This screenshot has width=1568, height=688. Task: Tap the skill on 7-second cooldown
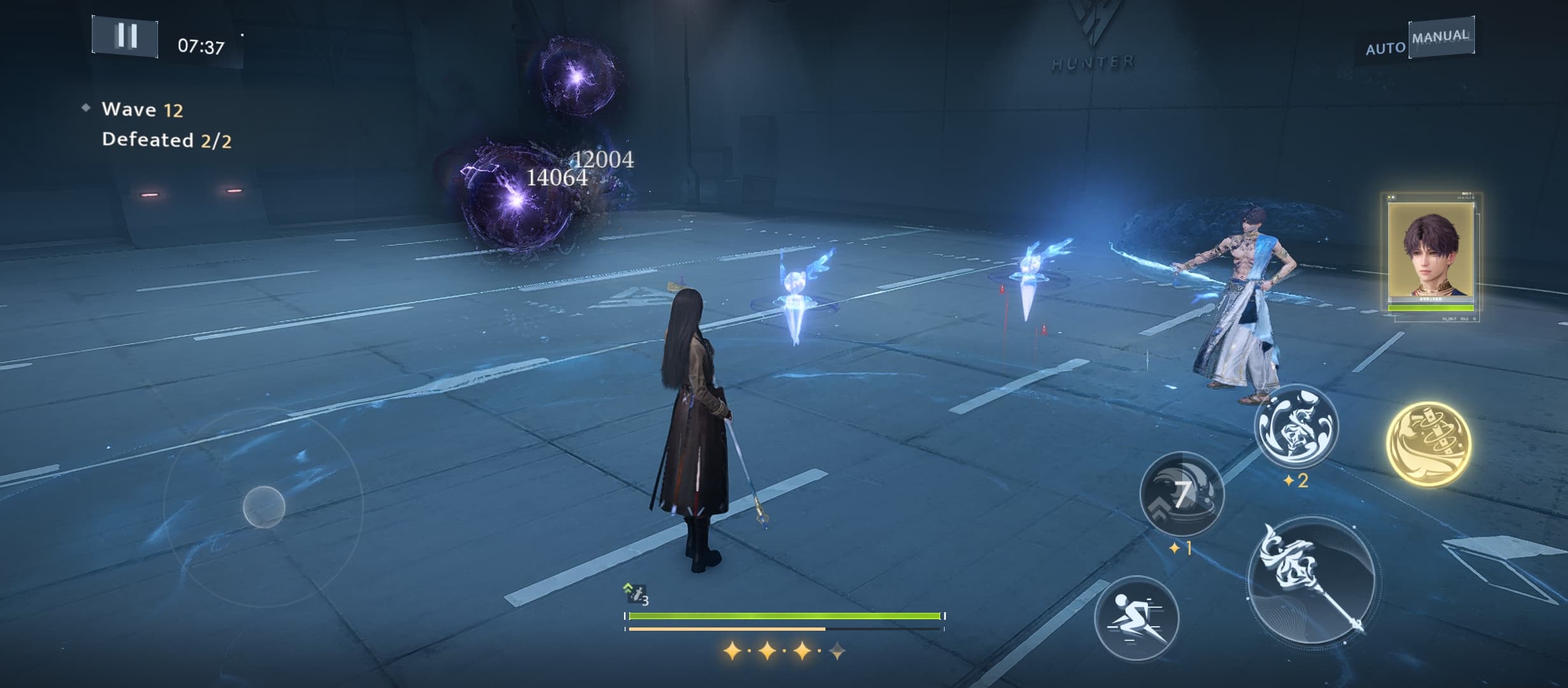pyautogui.click(x=1182, y=494)
